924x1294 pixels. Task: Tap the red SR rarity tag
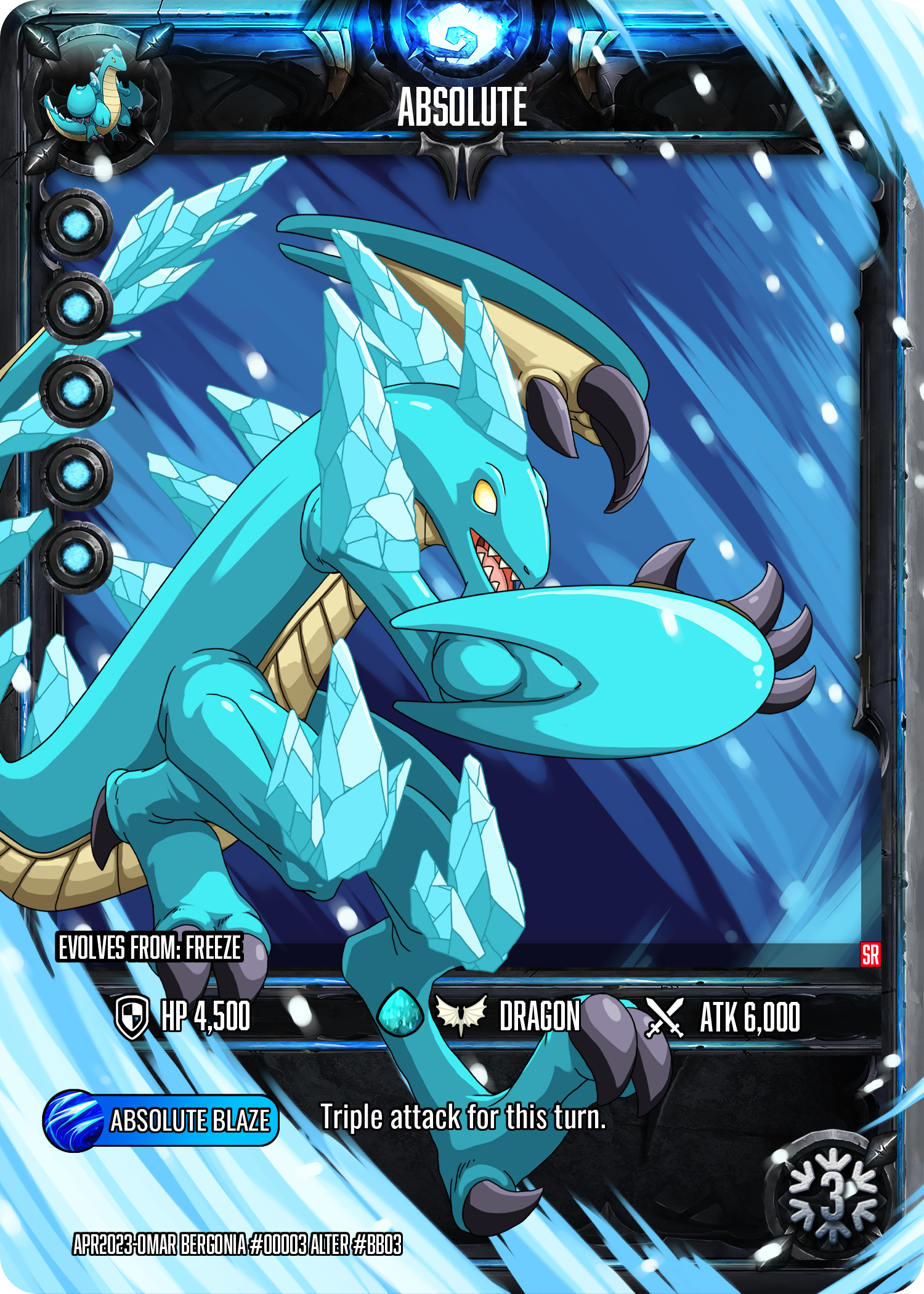click(x=870, y=954)
